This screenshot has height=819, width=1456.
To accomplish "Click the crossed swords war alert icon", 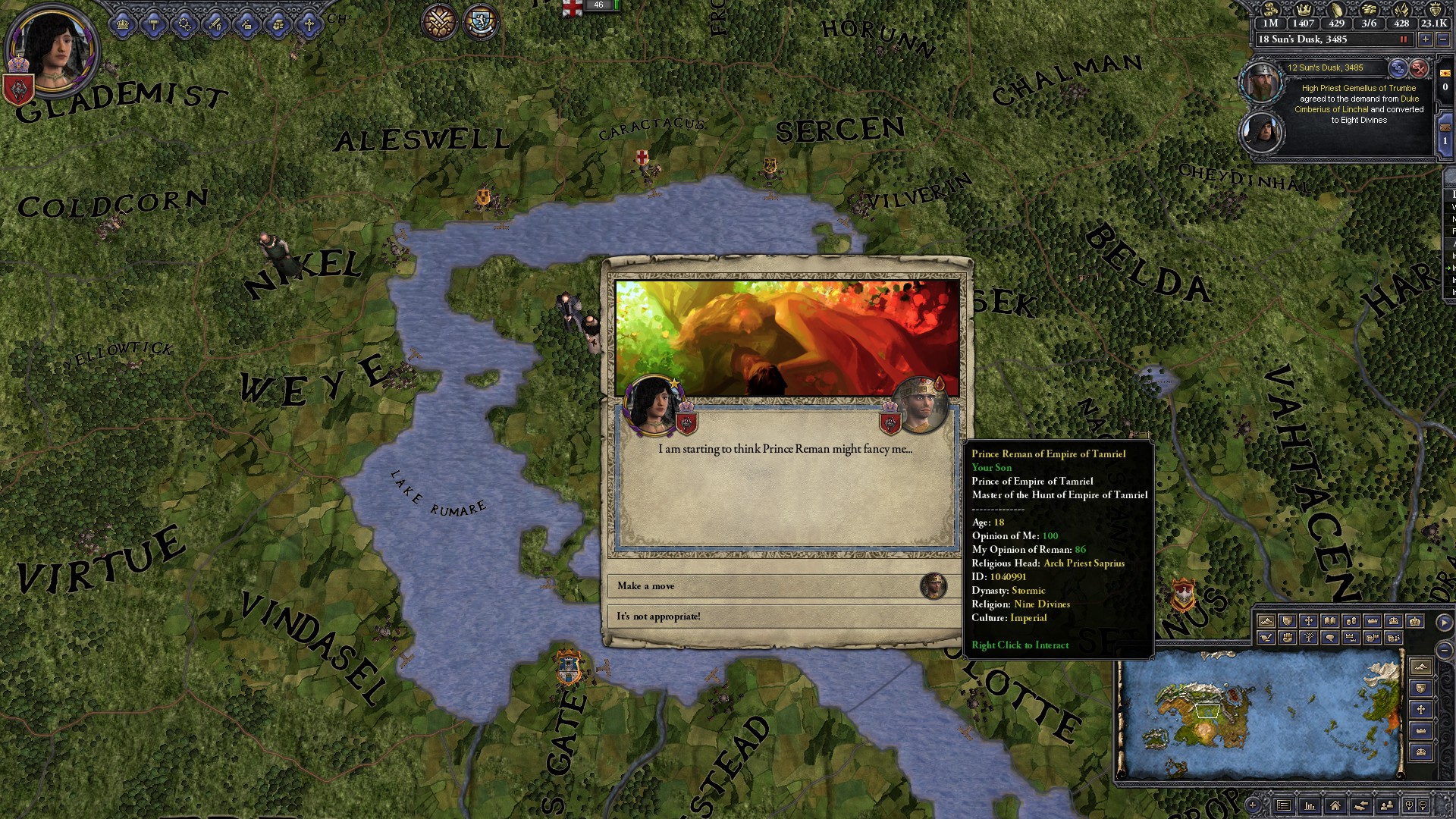I will (x=439, y=21).
